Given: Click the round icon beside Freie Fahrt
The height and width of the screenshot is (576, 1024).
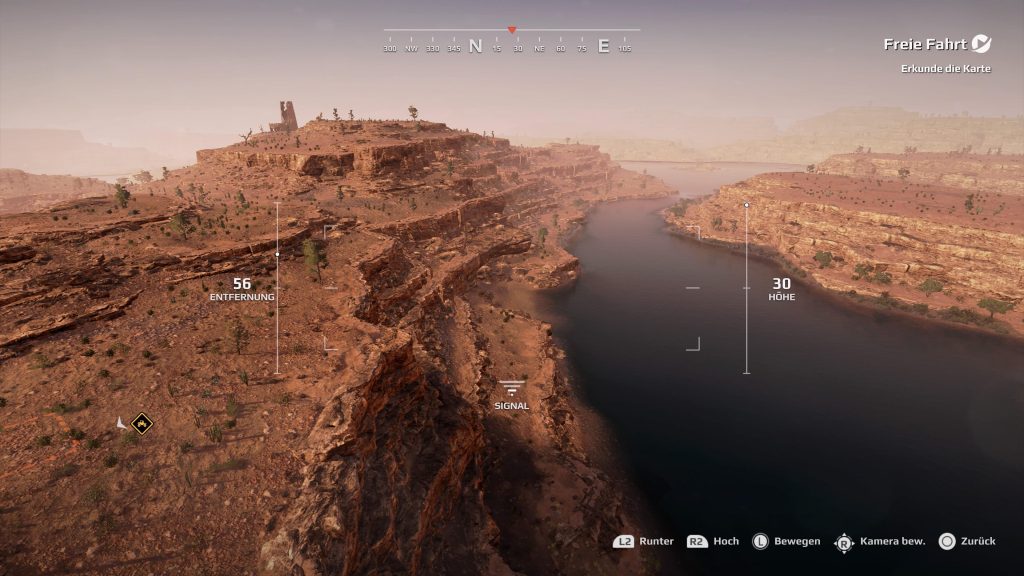Looking at the screenshot, I should (982, 44).
